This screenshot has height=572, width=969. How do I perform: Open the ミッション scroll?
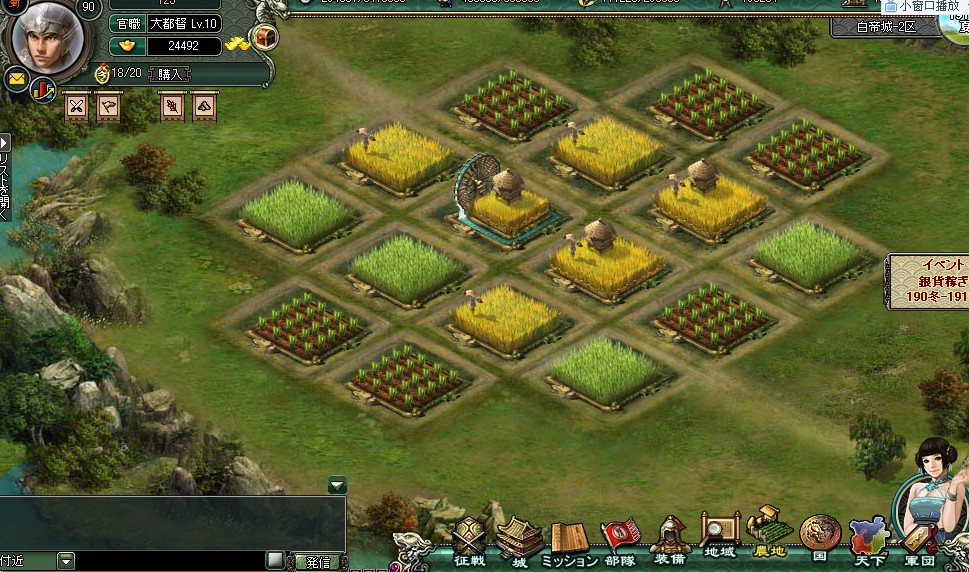(x=570, y=542)
